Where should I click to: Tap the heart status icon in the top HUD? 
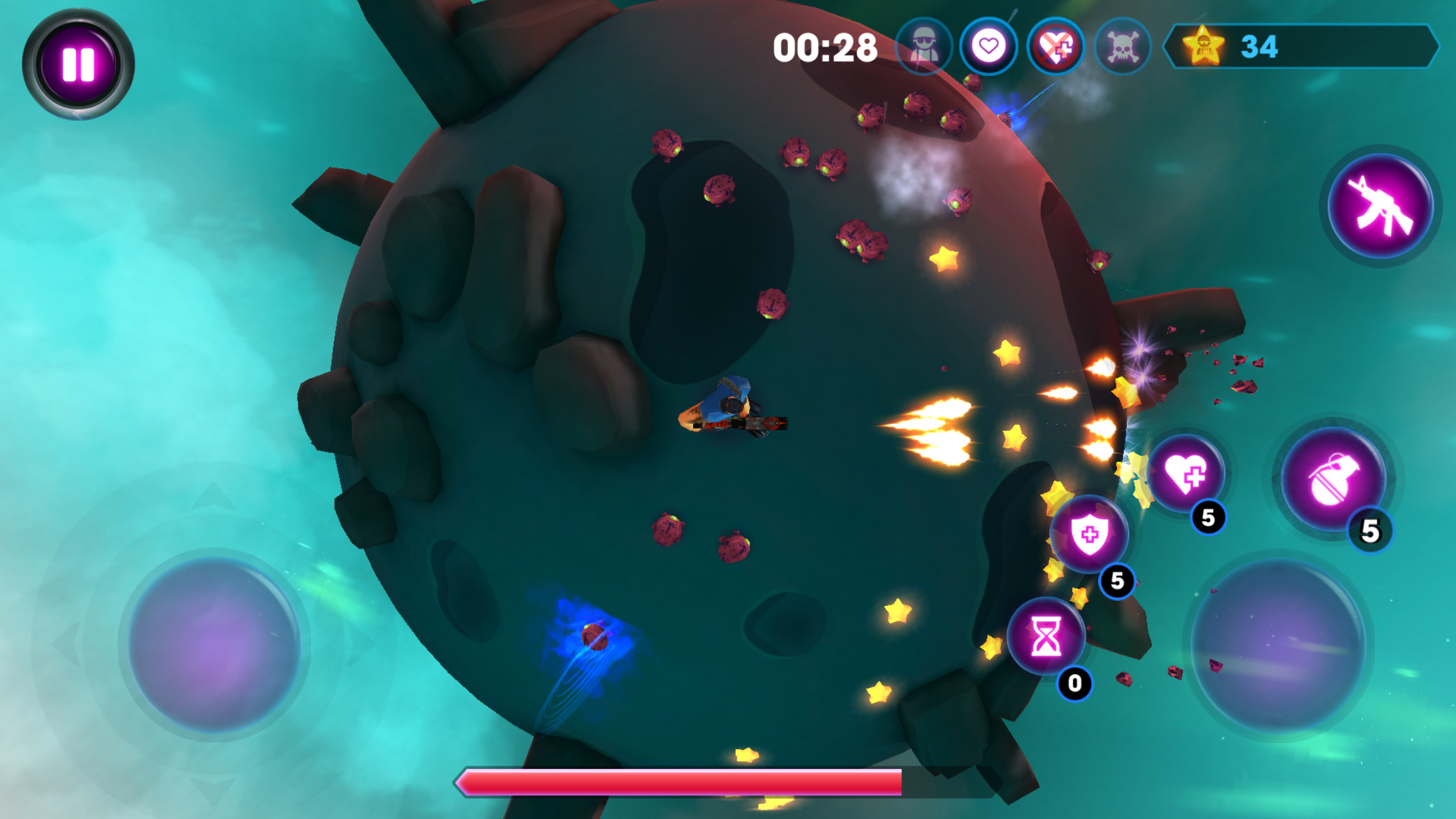click(988, 46)
